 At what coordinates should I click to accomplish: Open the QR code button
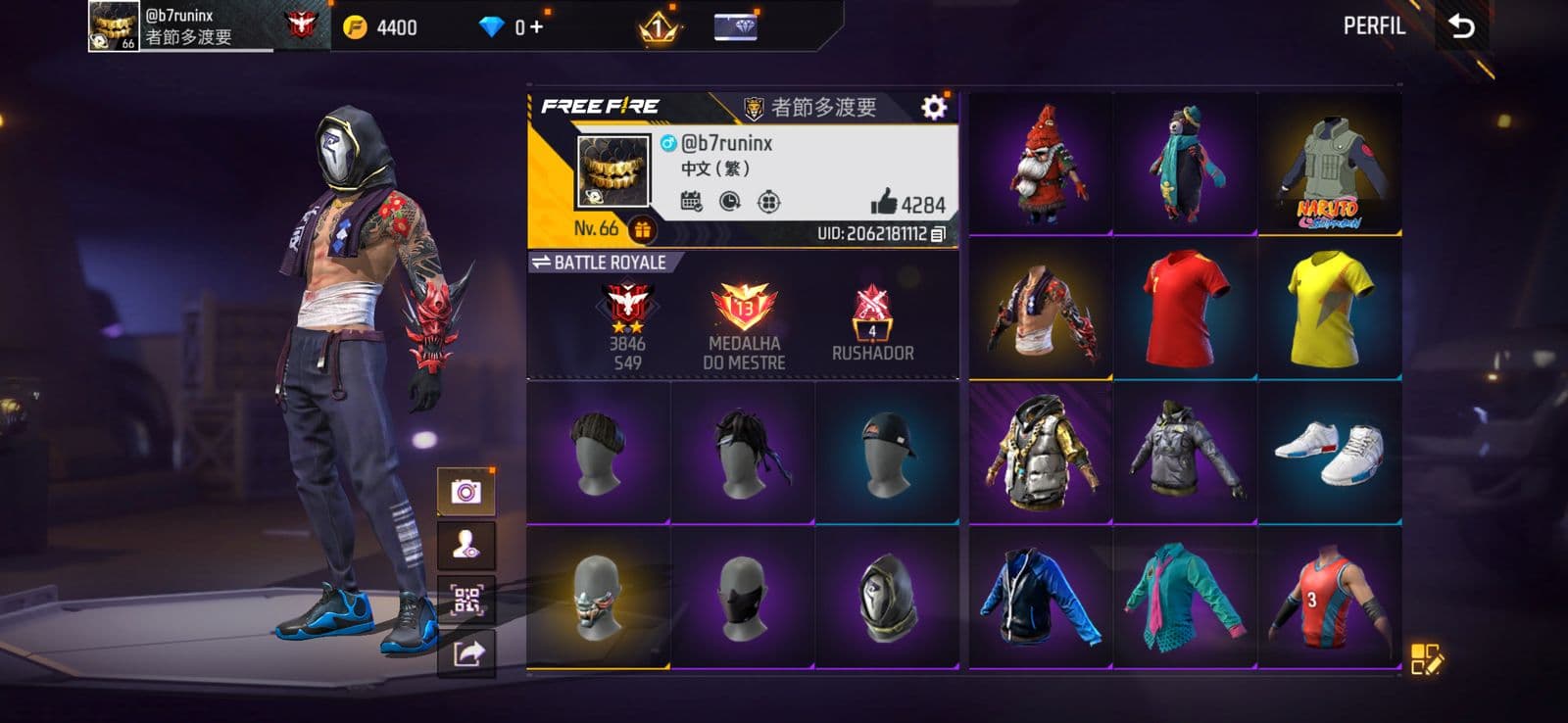pyautogui.click(x=465, y=600)
